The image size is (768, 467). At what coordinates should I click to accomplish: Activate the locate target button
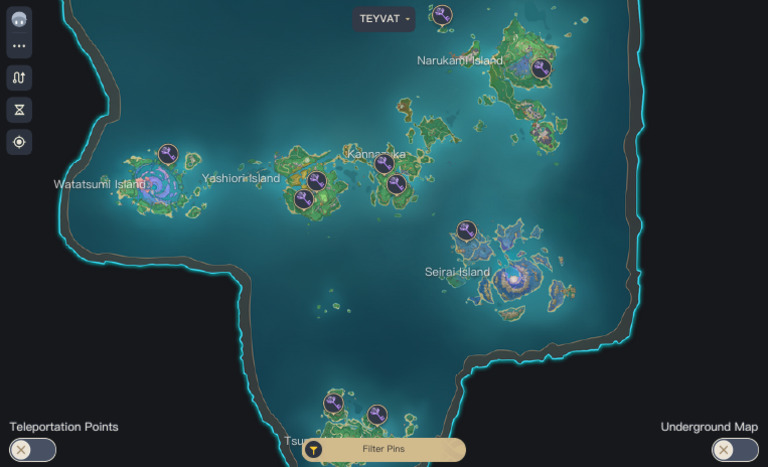coord(19,142)
